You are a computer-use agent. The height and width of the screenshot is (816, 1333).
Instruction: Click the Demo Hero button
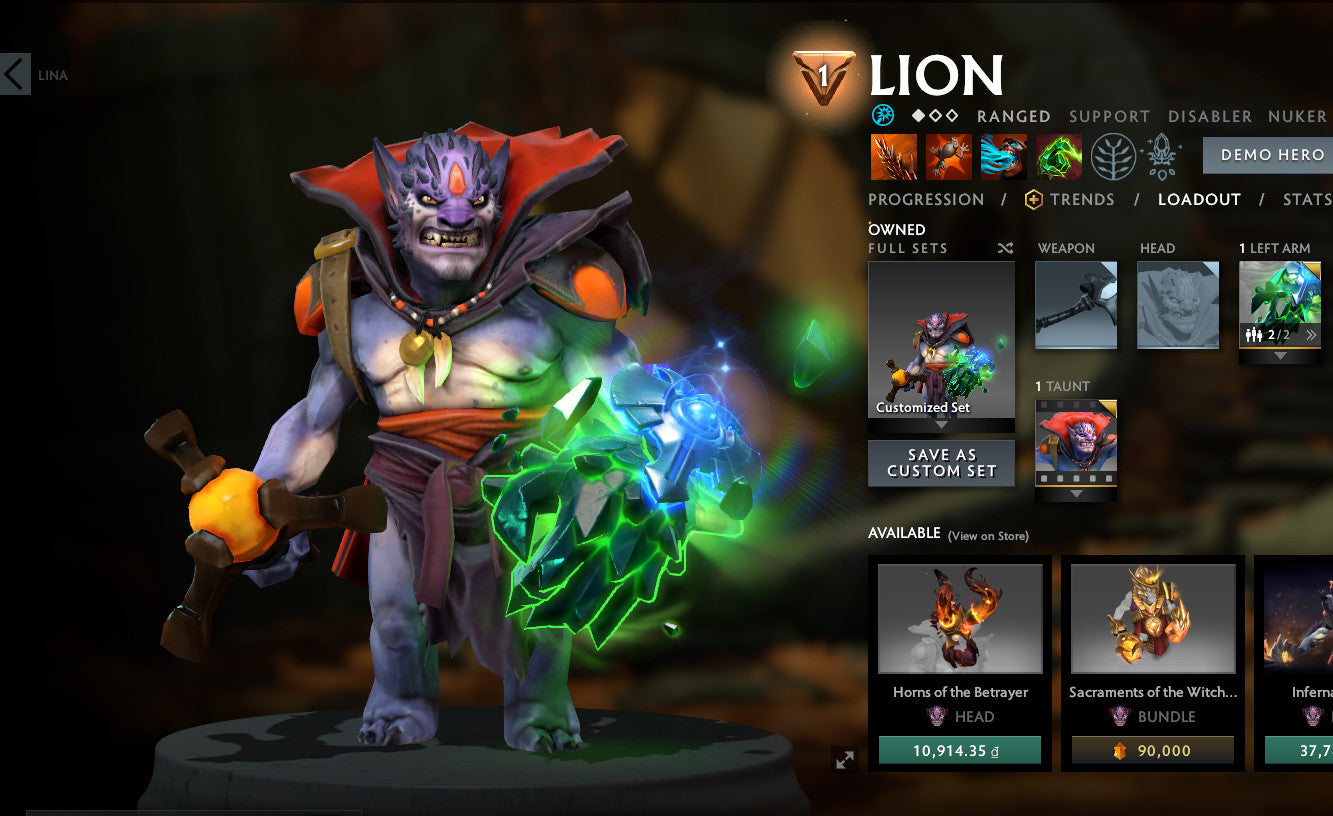coord(1271,155)
